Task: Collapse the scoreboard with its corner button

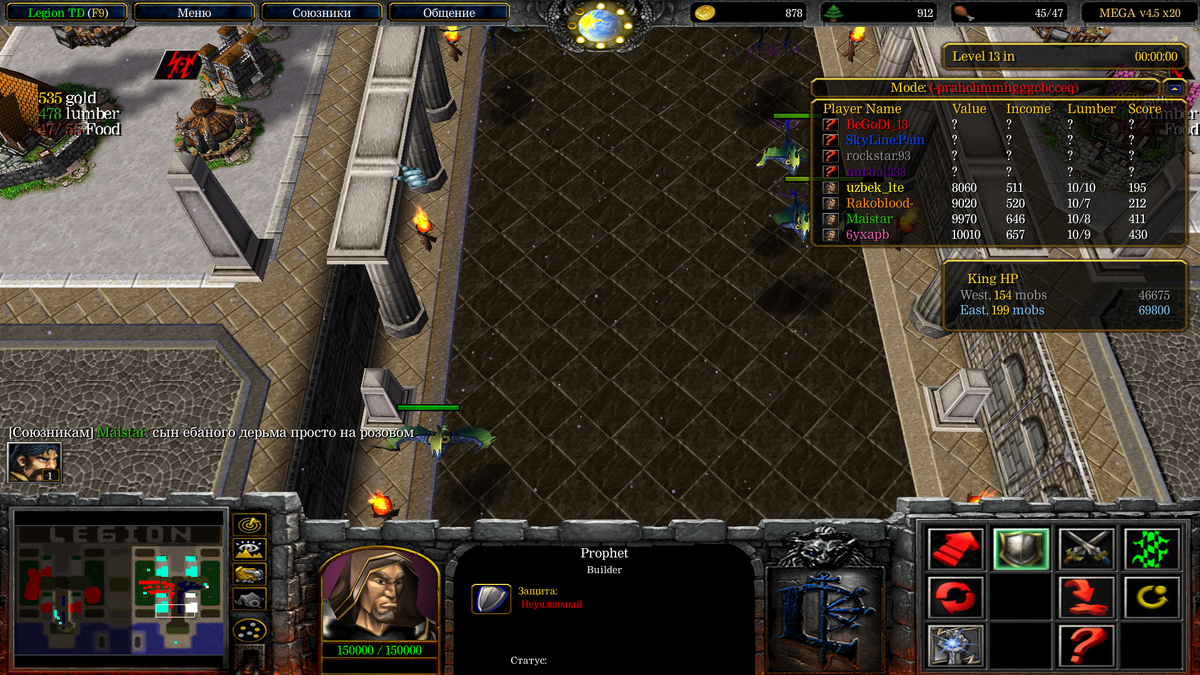Action: [x=1175, y=88]
